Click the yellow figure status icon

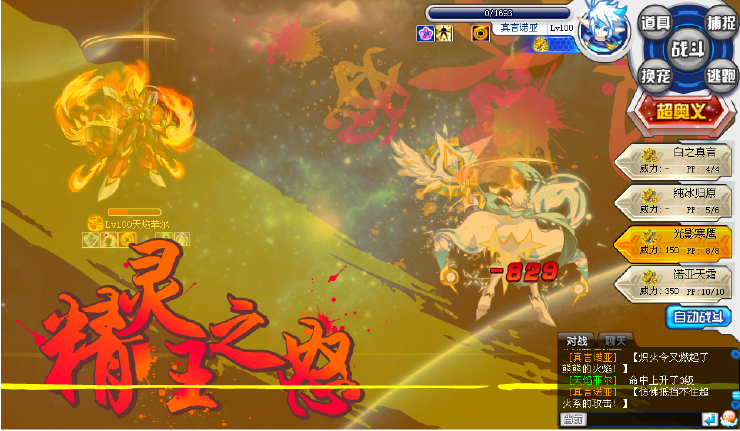(x=445, y=33)
